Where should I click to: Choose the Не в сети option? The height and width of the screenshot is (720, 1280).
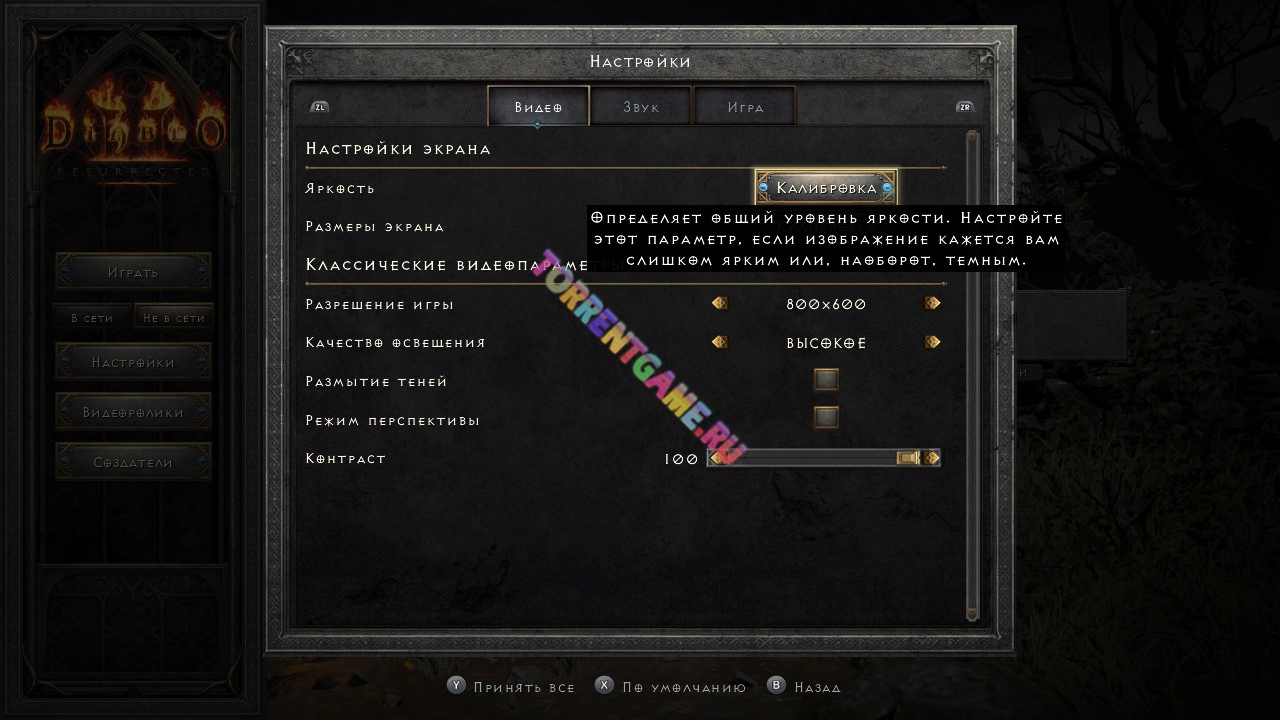point(174,317)
